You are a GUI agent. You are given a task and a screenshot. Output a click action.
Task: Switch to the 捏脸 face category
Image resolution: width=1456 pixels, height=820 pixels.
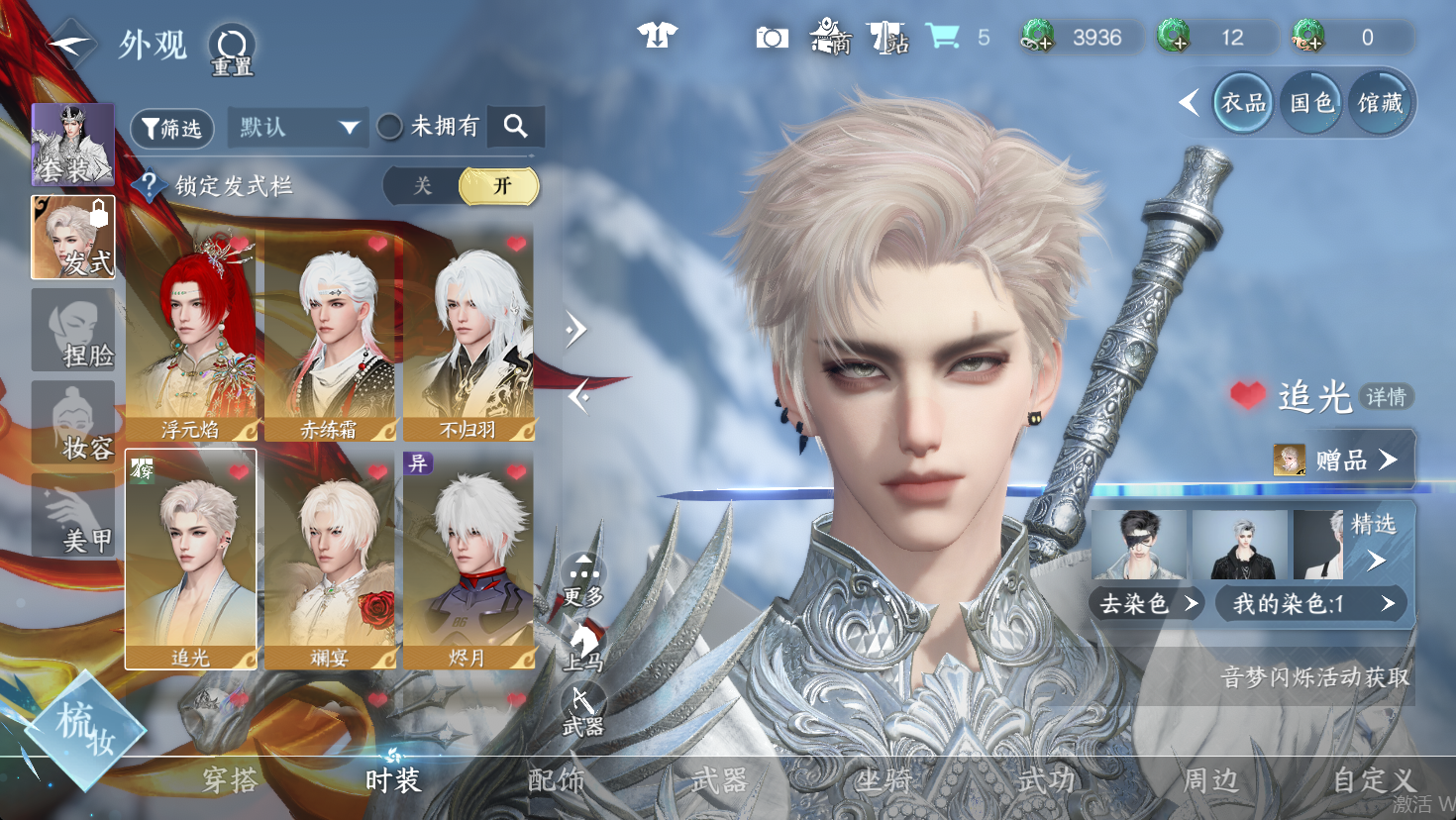(x=73, y=331)
